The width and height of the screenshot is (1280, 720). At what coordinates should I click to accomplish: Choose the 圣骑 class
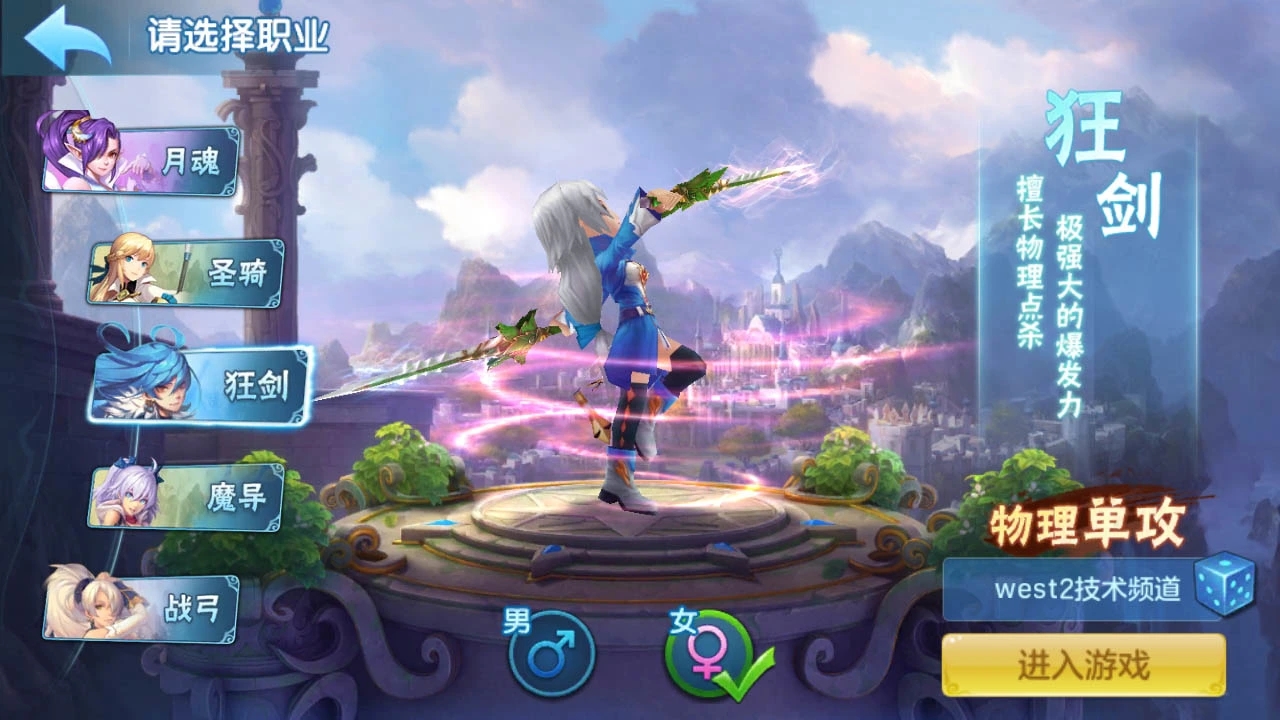coord(188,272)
